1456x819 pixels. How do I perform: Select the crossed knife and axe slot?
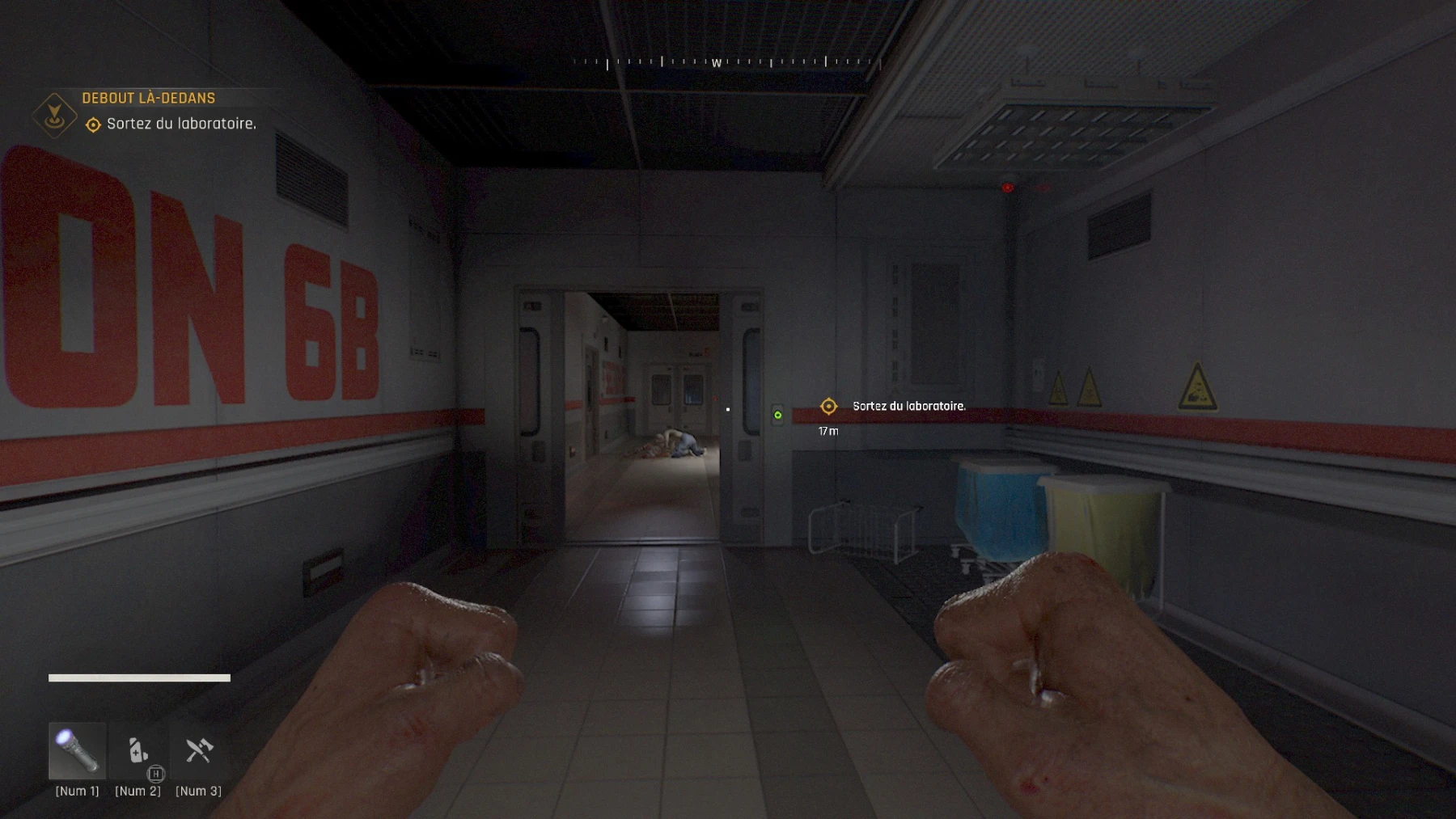pyautogui.click(x=198, y=751)
